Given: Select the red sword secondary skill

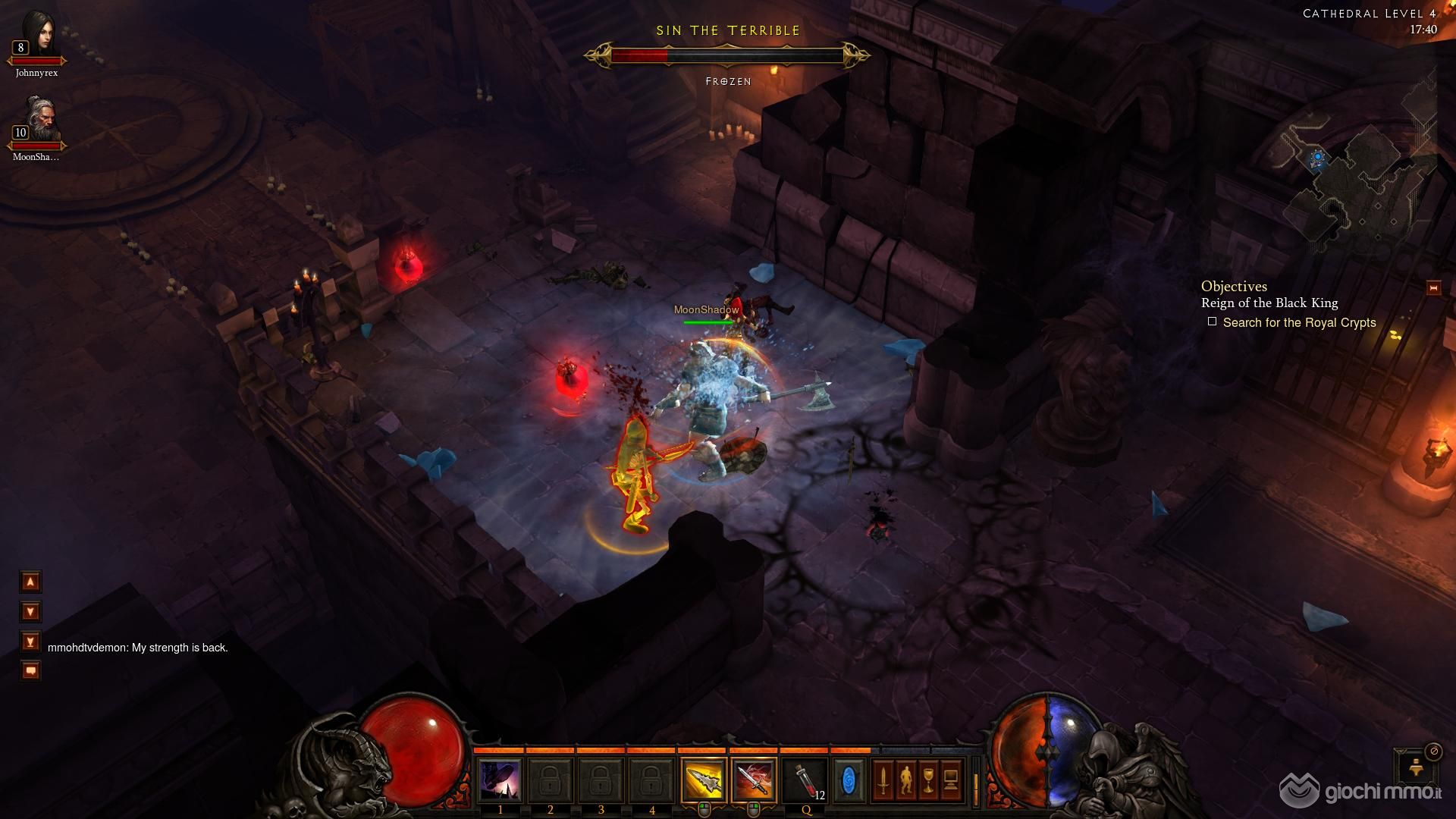Looking at the screenshot, I should (x=754, y=780).
